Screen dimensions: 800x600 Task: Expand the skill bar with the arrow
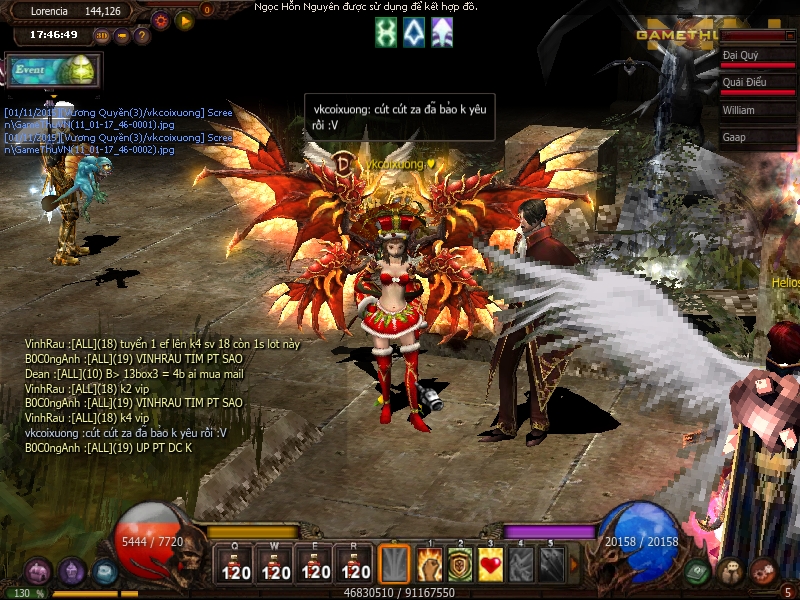[x=574, y=565]
